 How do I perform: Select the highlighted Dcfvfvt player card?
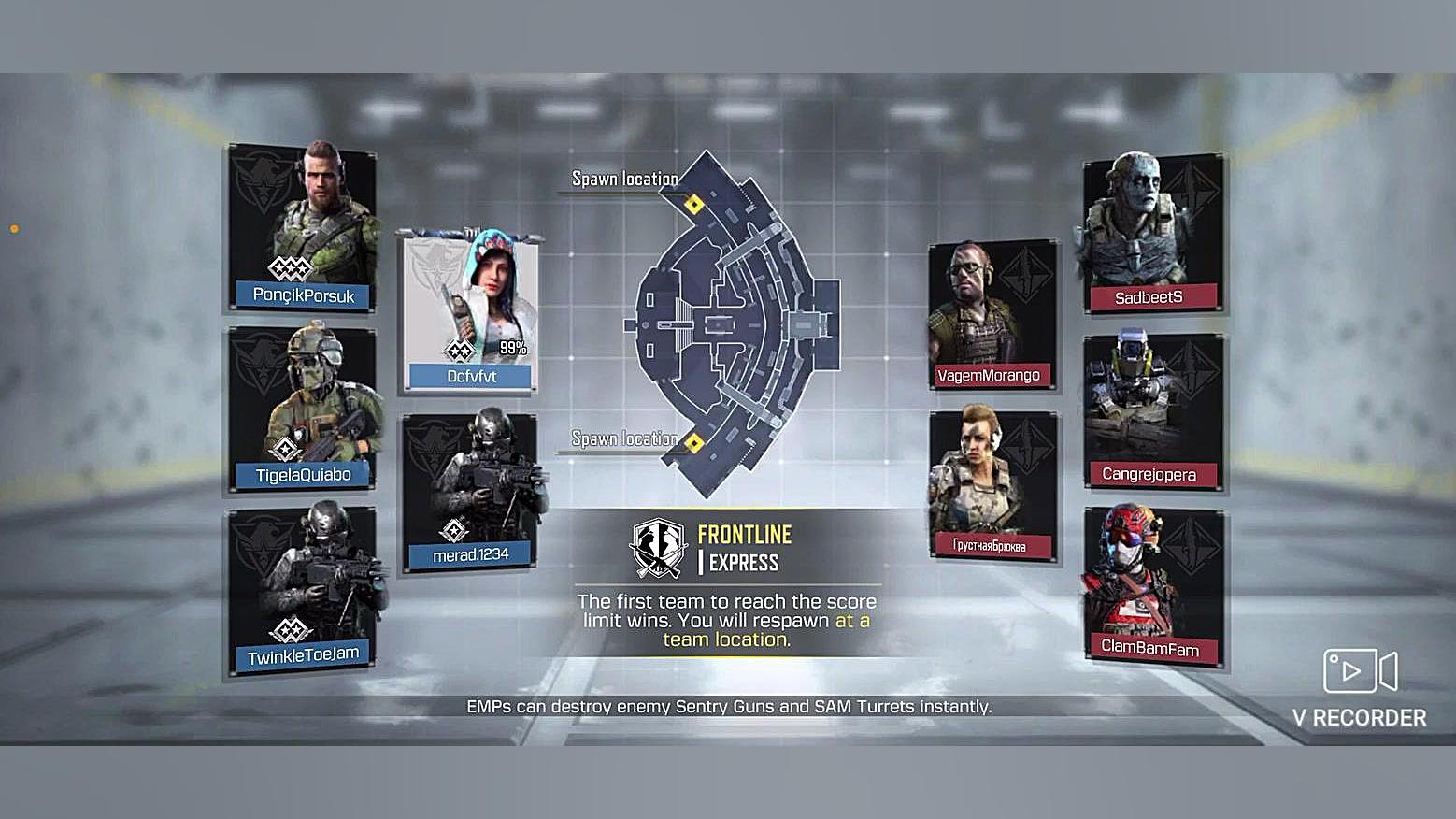coord(471,310)
